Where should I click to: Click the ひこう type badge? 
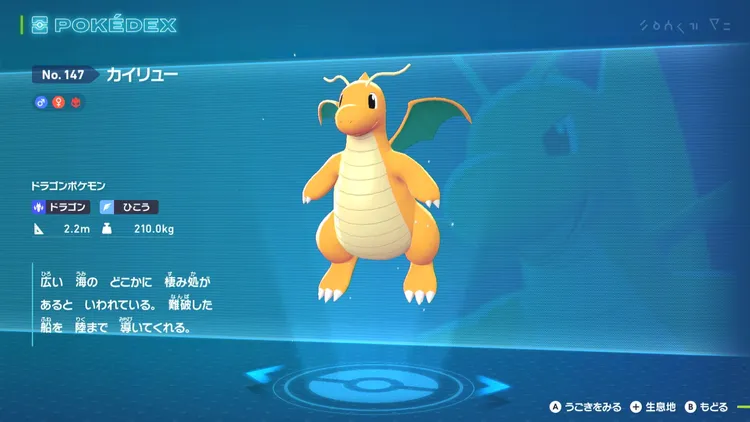click(129, 207)
